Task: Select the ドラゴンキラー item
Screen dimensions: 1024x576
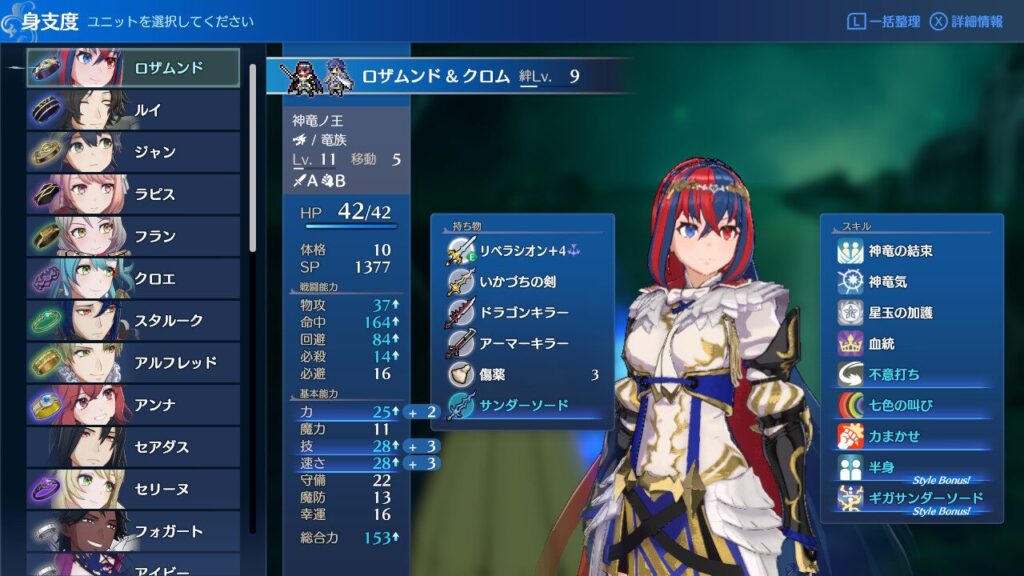Action: (x=522, y=313)
